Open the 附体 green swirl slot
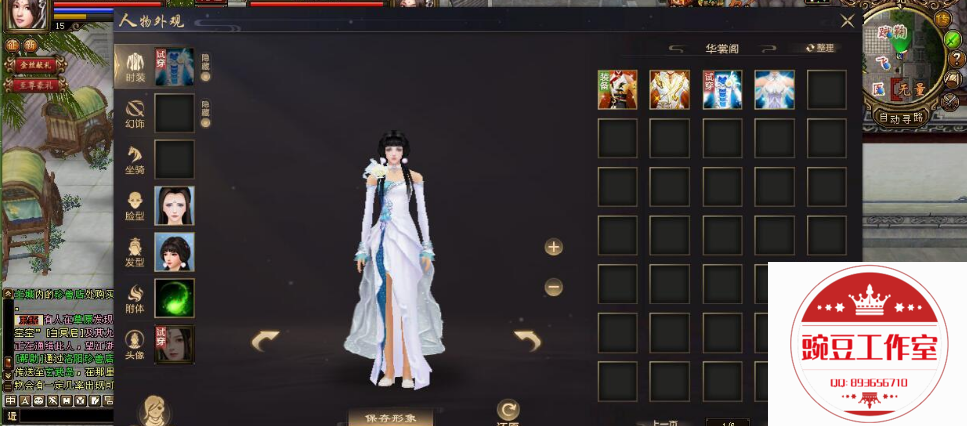This screenshot has width=967, height=426. (174, 299)
